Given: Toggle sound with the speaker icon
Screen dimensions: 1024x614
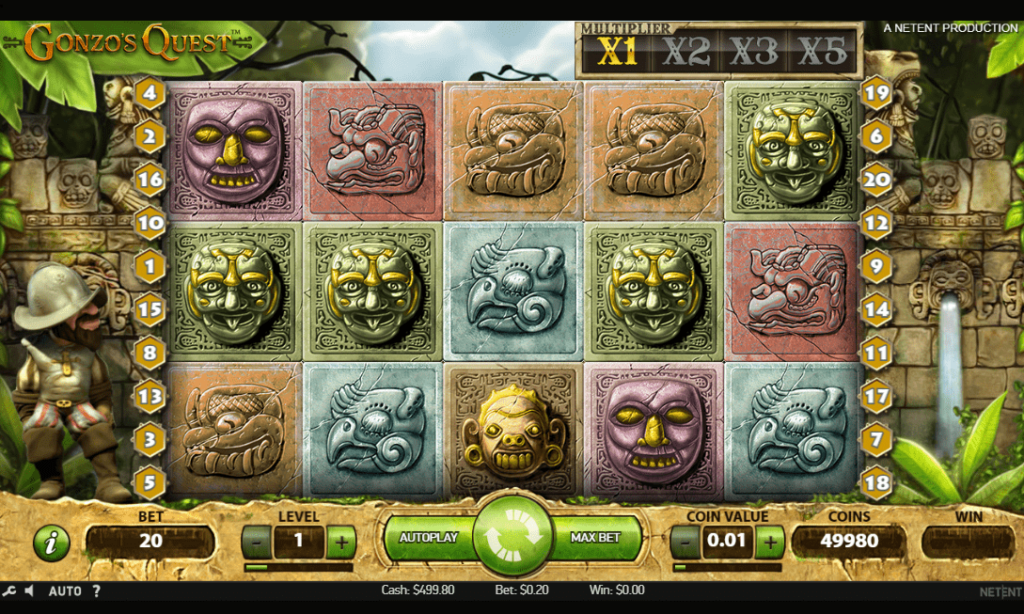Looking at the screenshot, I should pos(29,591).
